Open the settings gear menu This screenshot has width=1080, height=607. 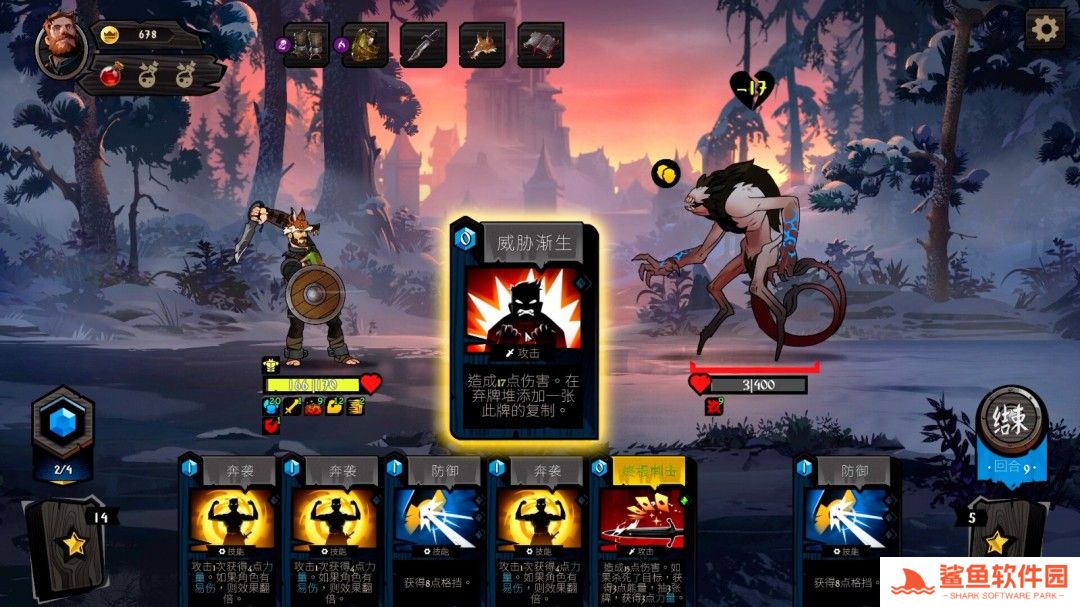pos(1045,28)
